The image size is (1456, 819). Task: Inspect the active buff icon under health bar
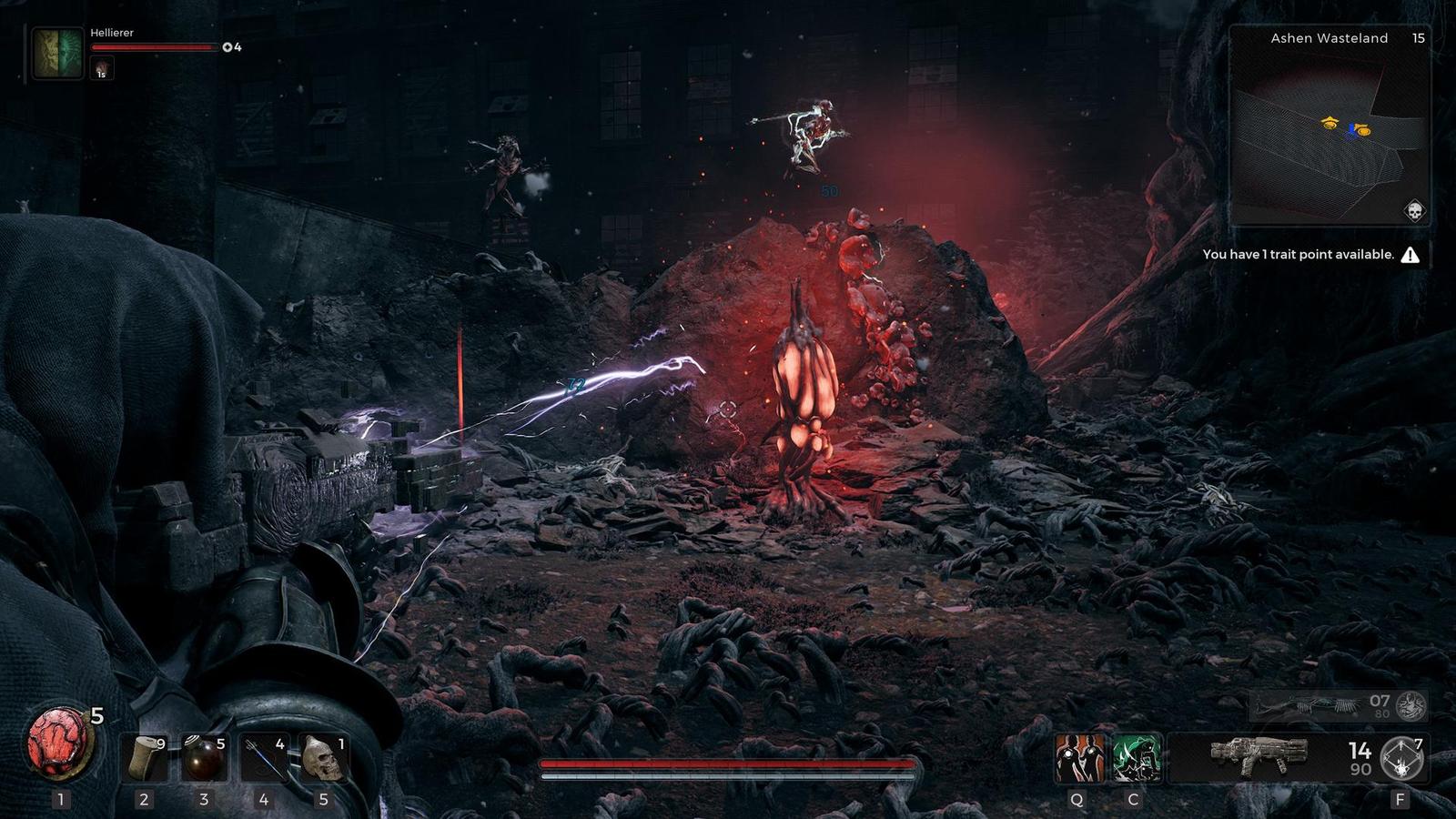101,68
